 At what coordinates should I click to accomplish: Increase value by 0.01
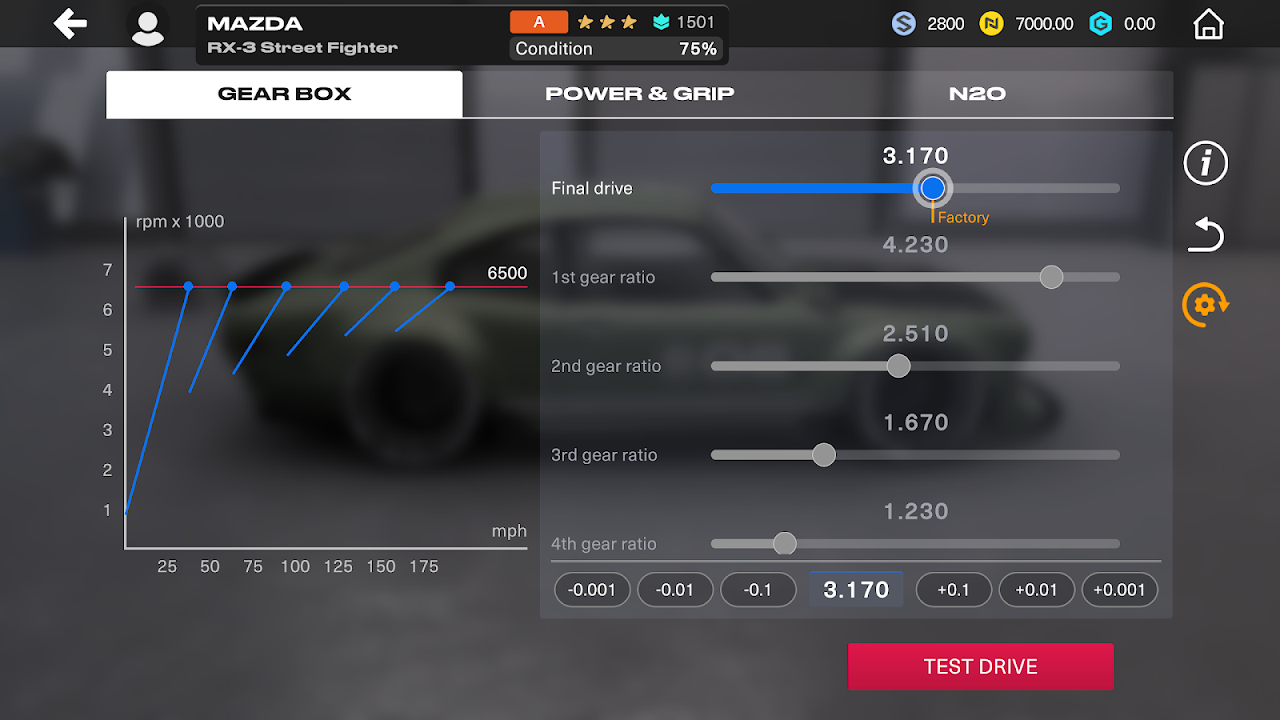click(x=1036, y=590)
